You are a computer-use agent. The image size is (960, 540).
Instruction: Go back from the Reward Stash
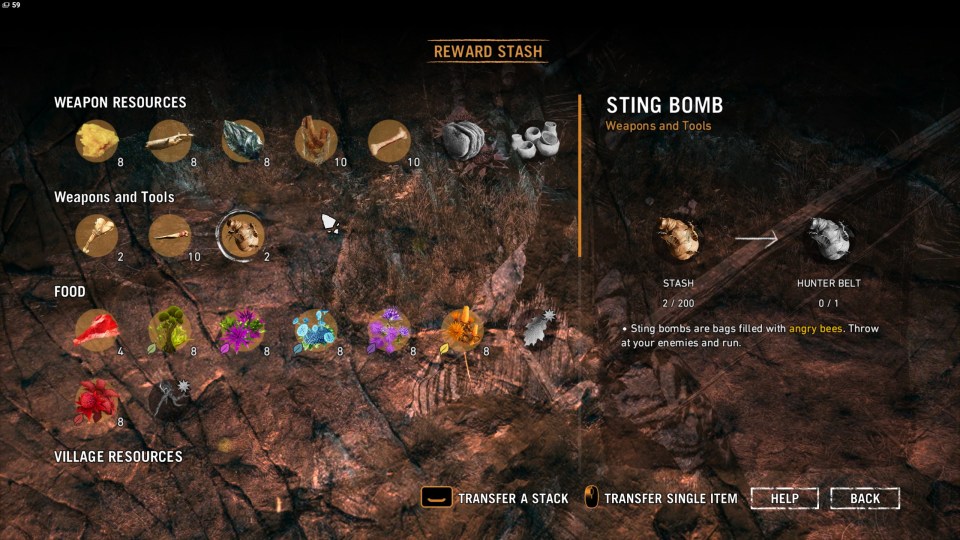coord(865,498)
